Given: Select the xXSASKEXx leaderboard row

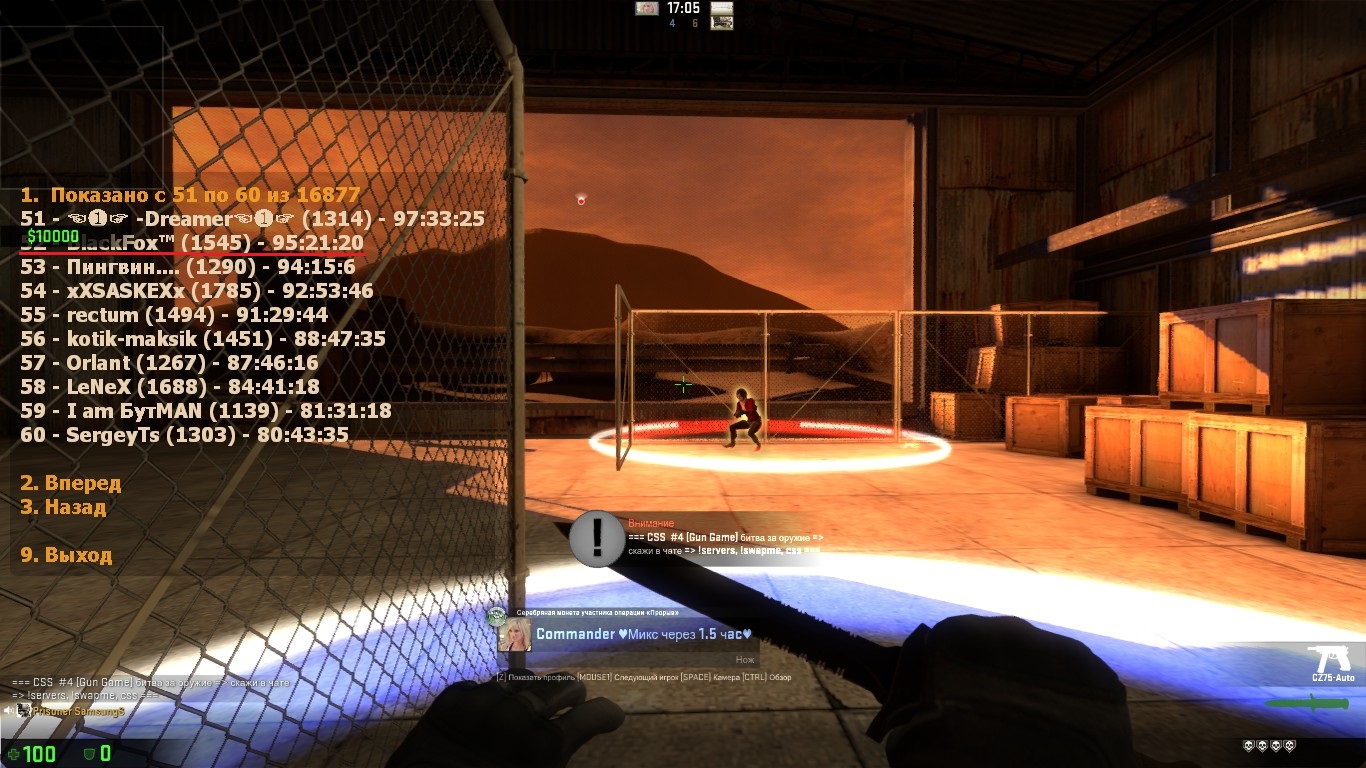Looking at the screenshot, I should tap(197, 291).
